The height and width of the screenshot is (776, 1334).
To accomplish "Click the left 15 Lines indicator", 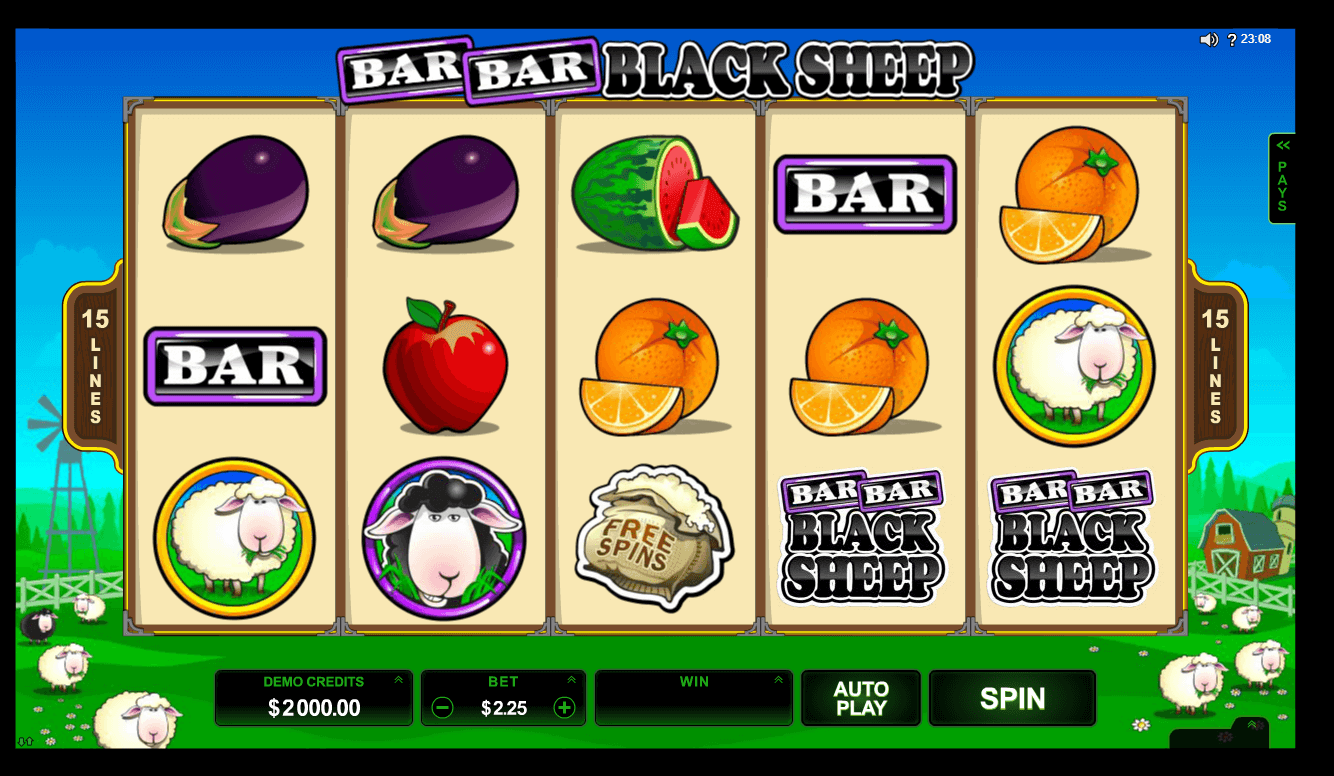I will [95, 365].
